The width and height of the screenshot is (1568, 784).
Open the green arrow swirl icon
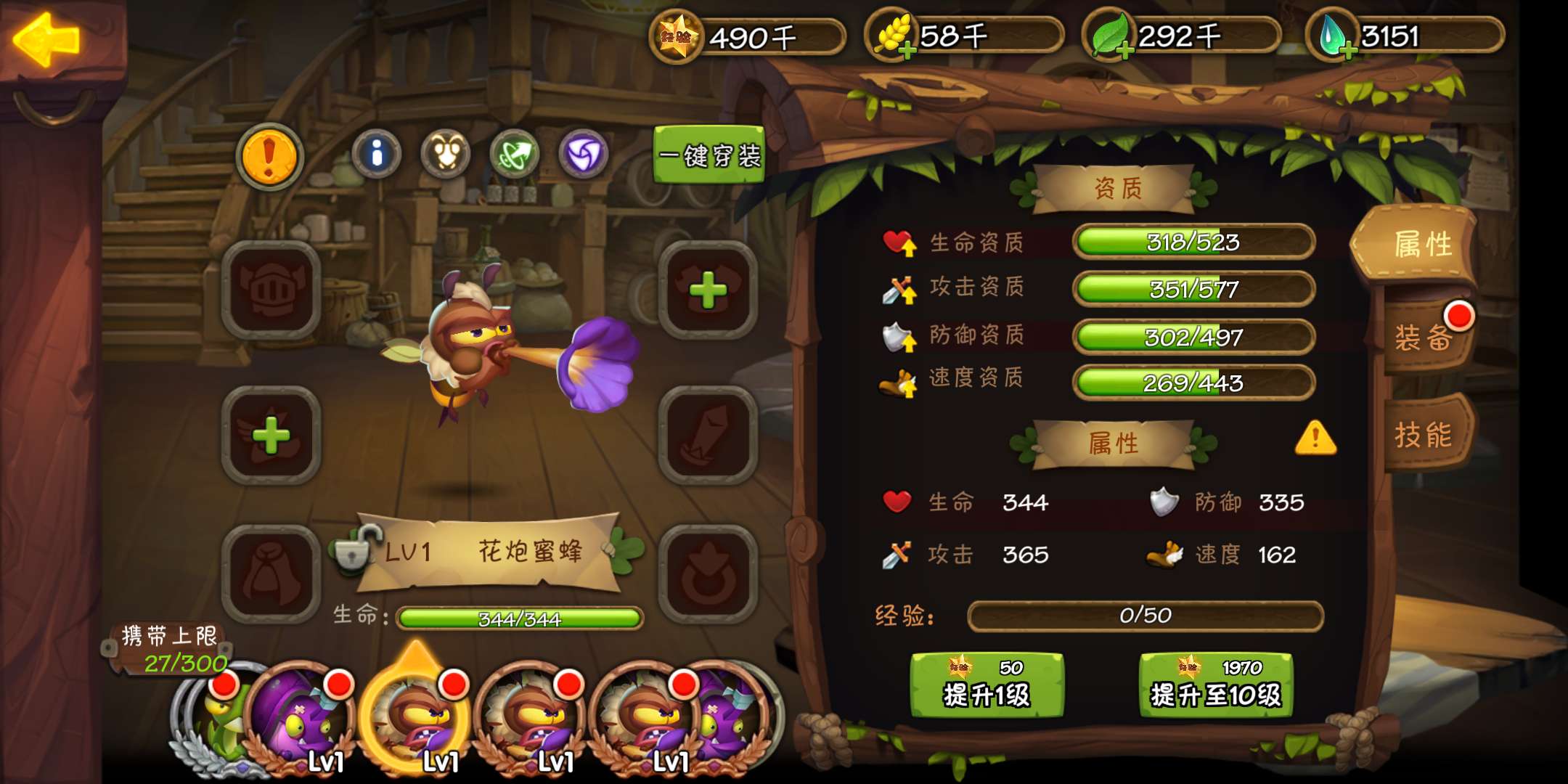point(514,153)
